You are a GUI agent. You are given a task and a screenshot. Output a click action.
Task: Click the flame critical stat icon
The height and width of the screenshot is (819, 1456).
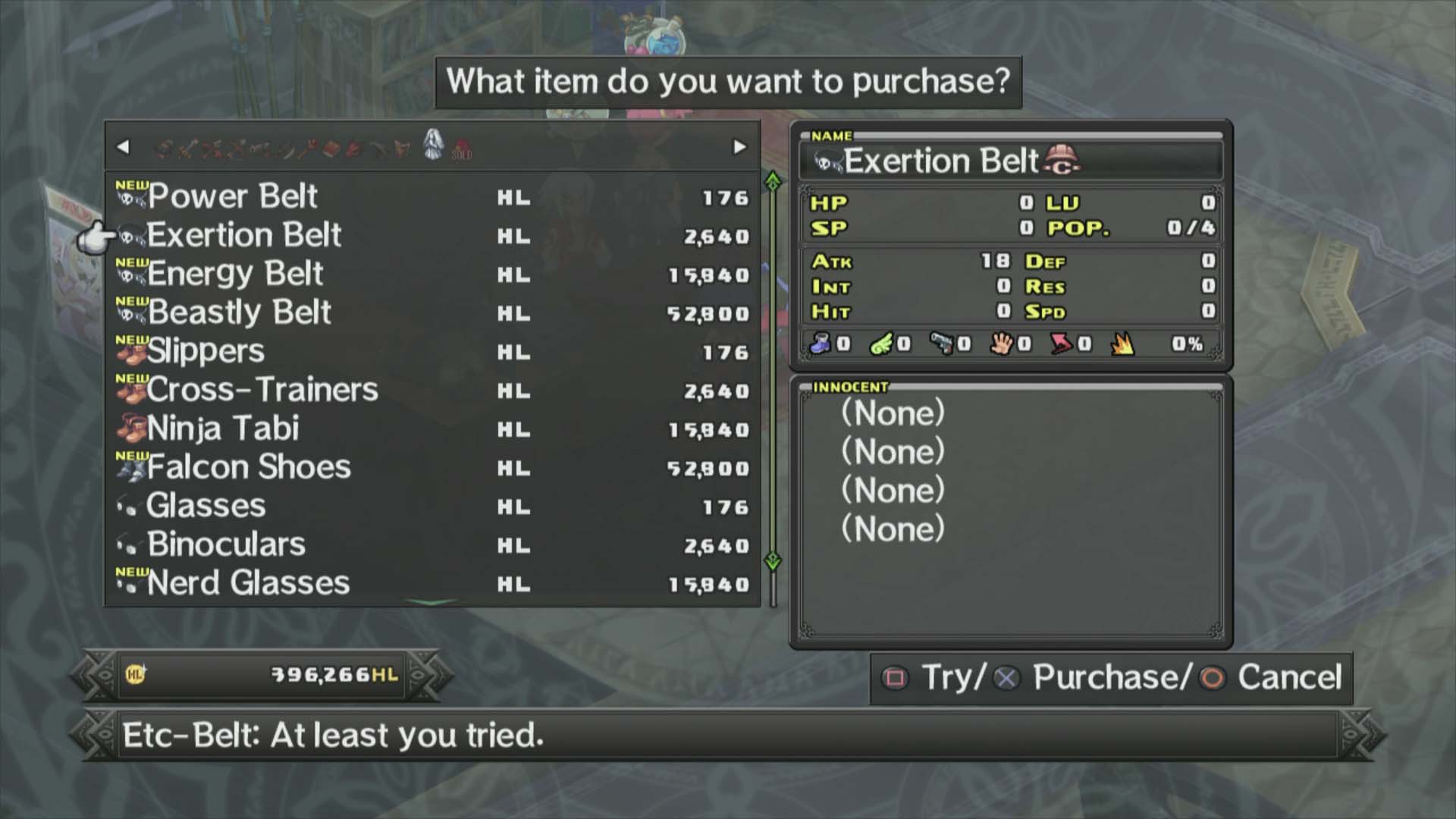click(x=1122, y=344)
